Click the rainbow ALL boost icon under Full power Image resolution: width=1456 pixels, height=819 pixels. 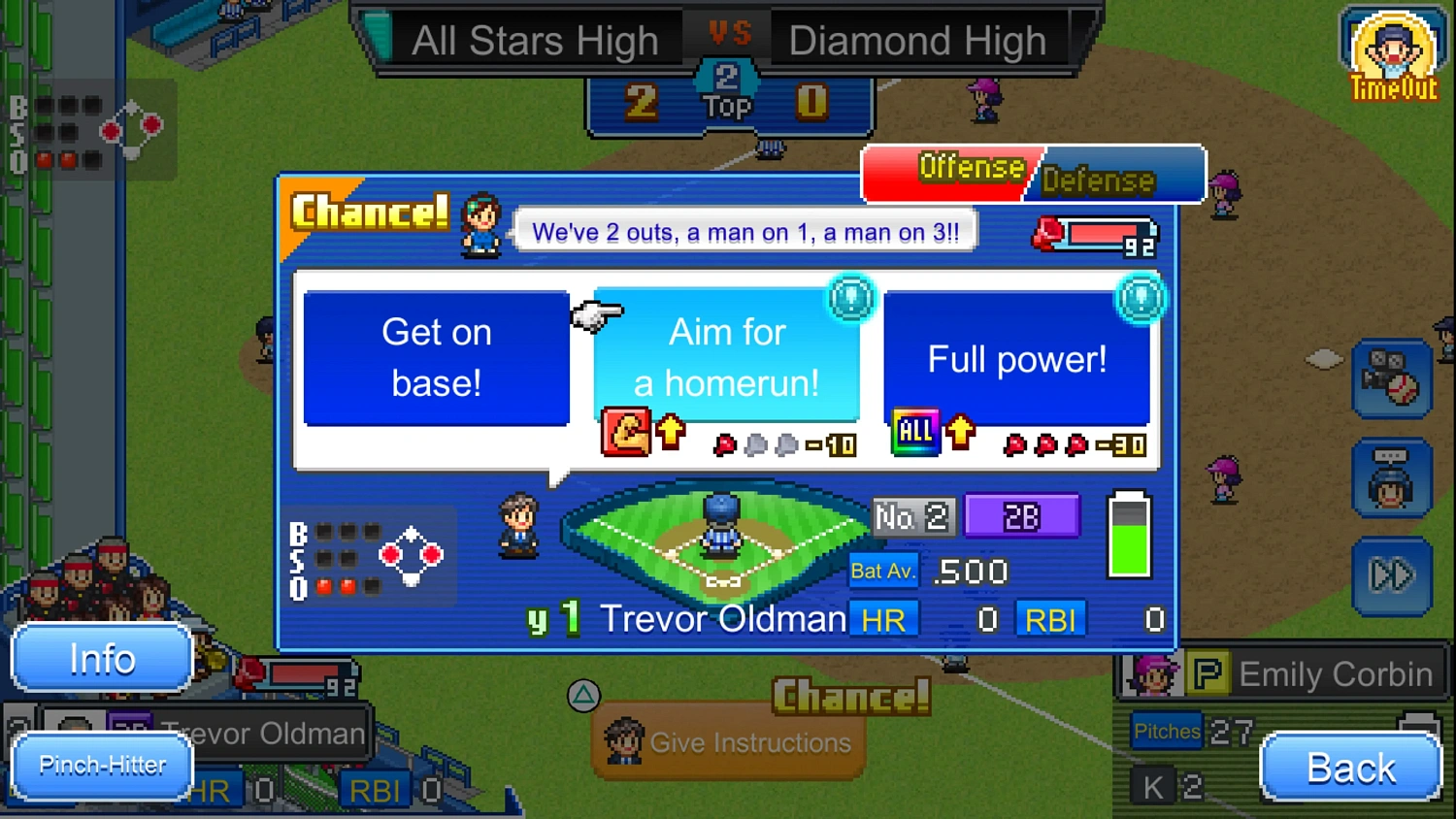914,430
